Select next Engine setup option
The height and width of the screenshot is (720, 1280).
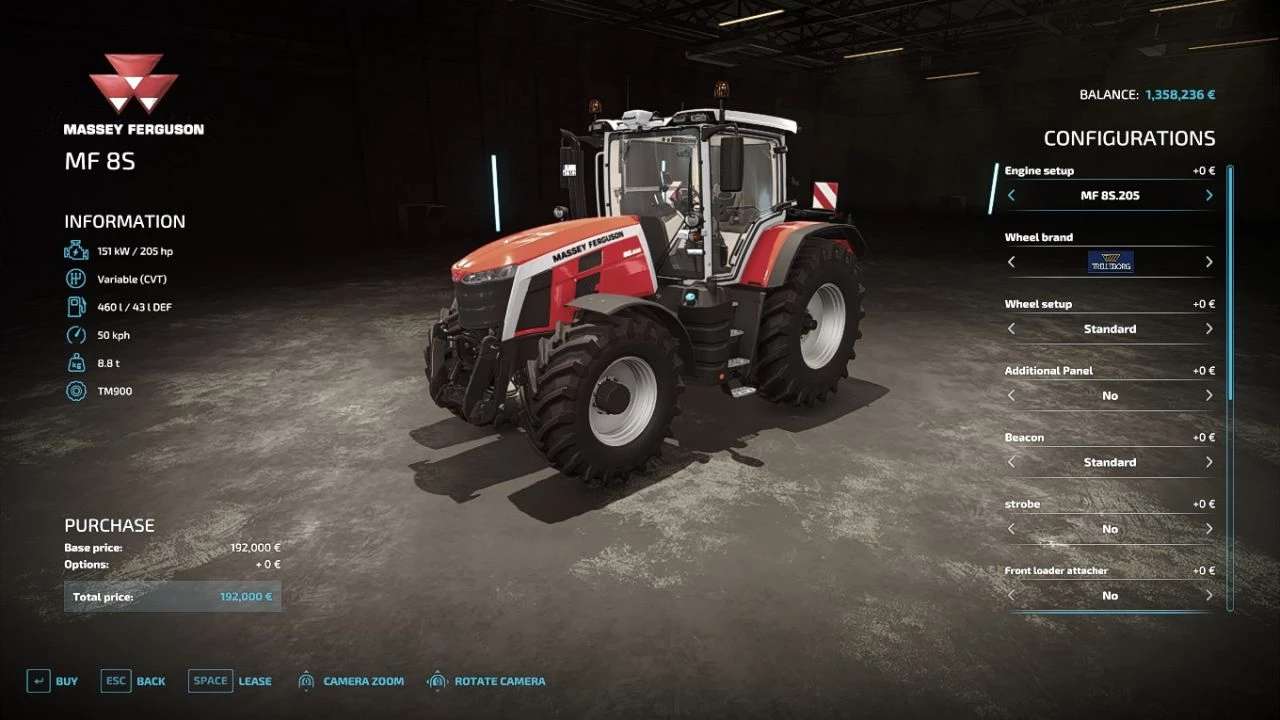[1209, 195]
